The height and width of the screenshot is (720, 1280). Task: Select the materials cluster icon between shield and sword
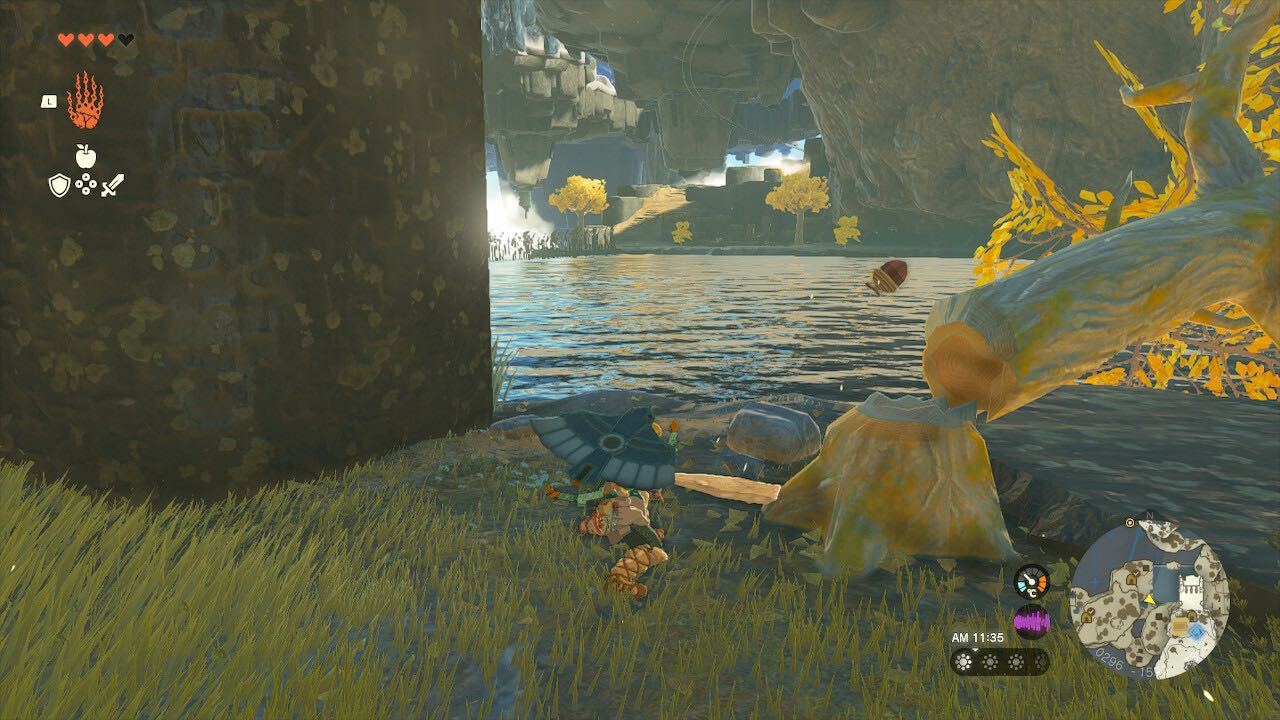tap(85, 184)
